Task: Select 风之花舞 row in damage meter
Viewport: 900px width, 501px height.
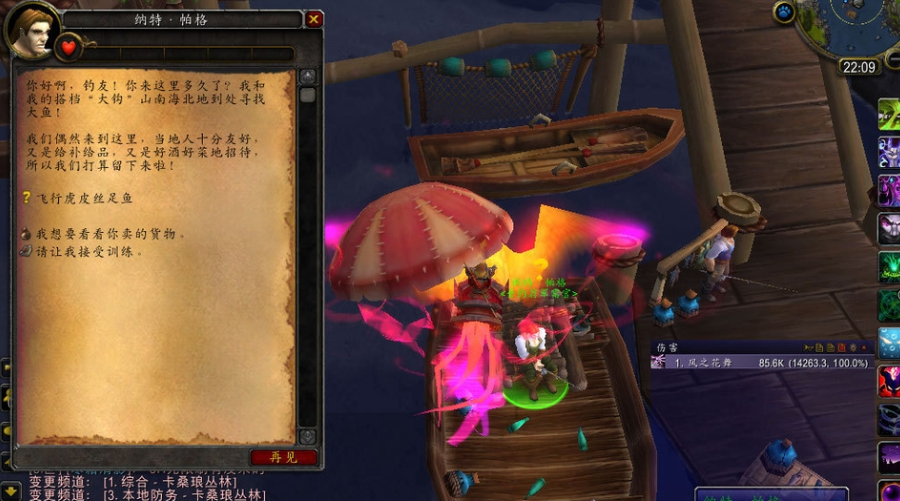Action: point(762,363)
